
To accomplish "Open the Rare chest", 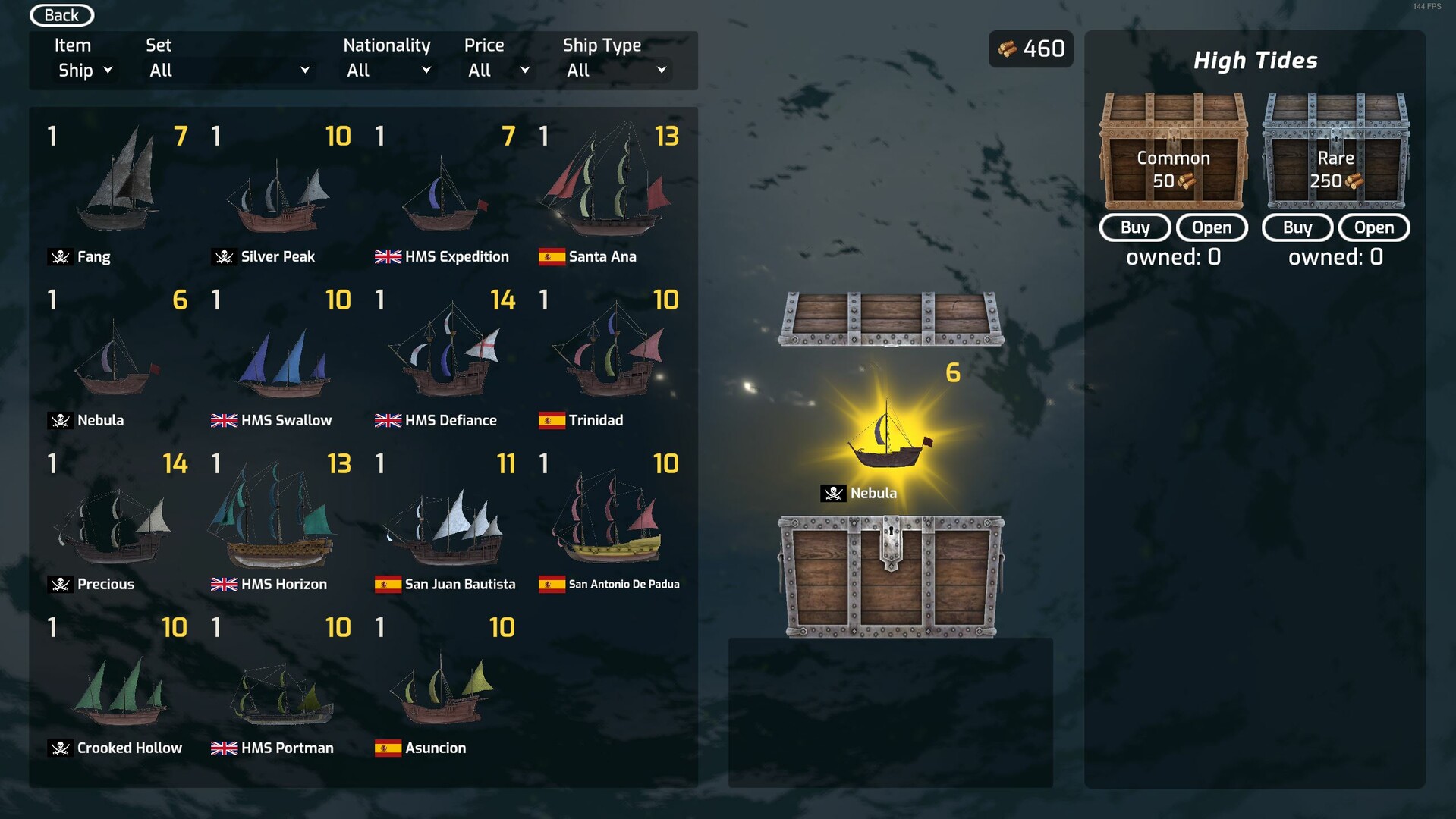I will tap(1373, 227).
